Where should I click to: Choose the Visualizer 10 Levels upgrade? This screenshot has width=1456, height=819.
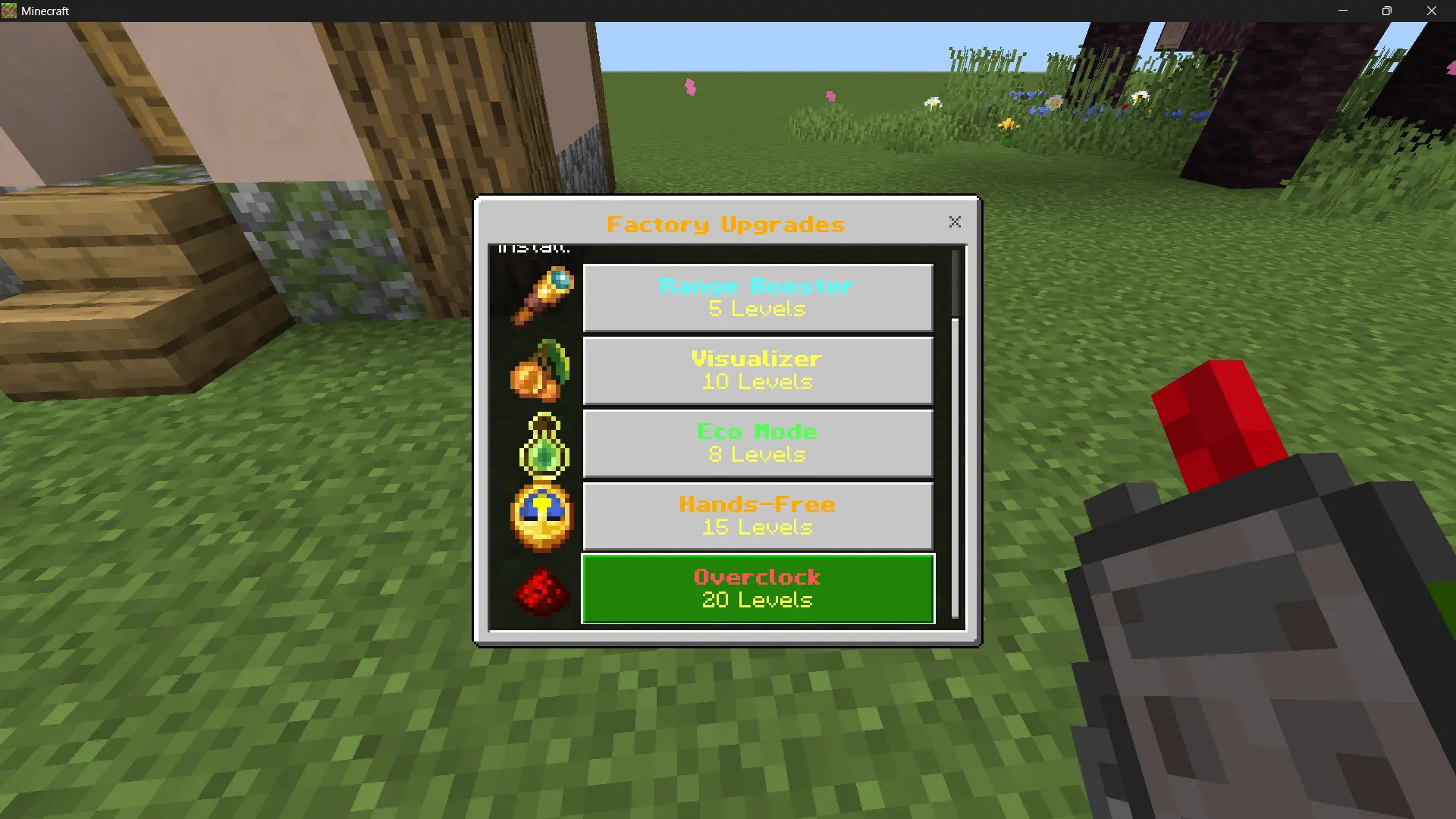tap(758, 370)
